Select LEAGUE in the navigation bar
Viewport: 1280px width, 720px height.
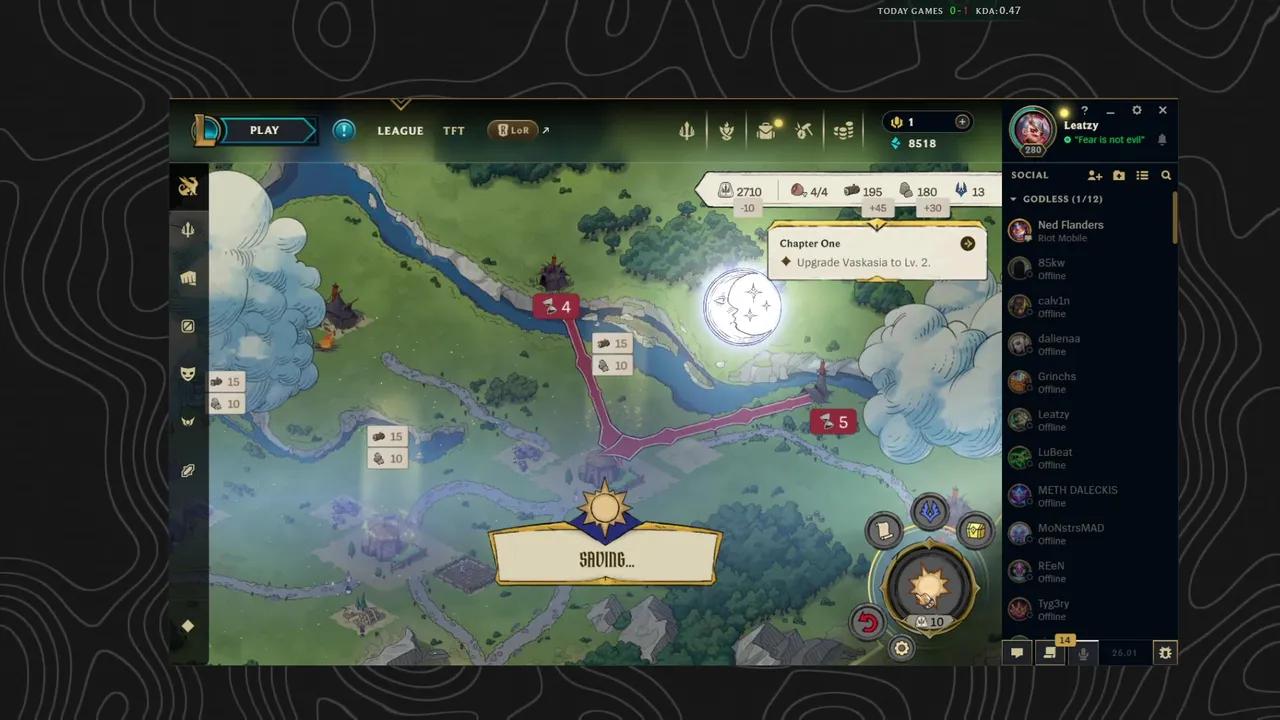click(x=400, y=130)
